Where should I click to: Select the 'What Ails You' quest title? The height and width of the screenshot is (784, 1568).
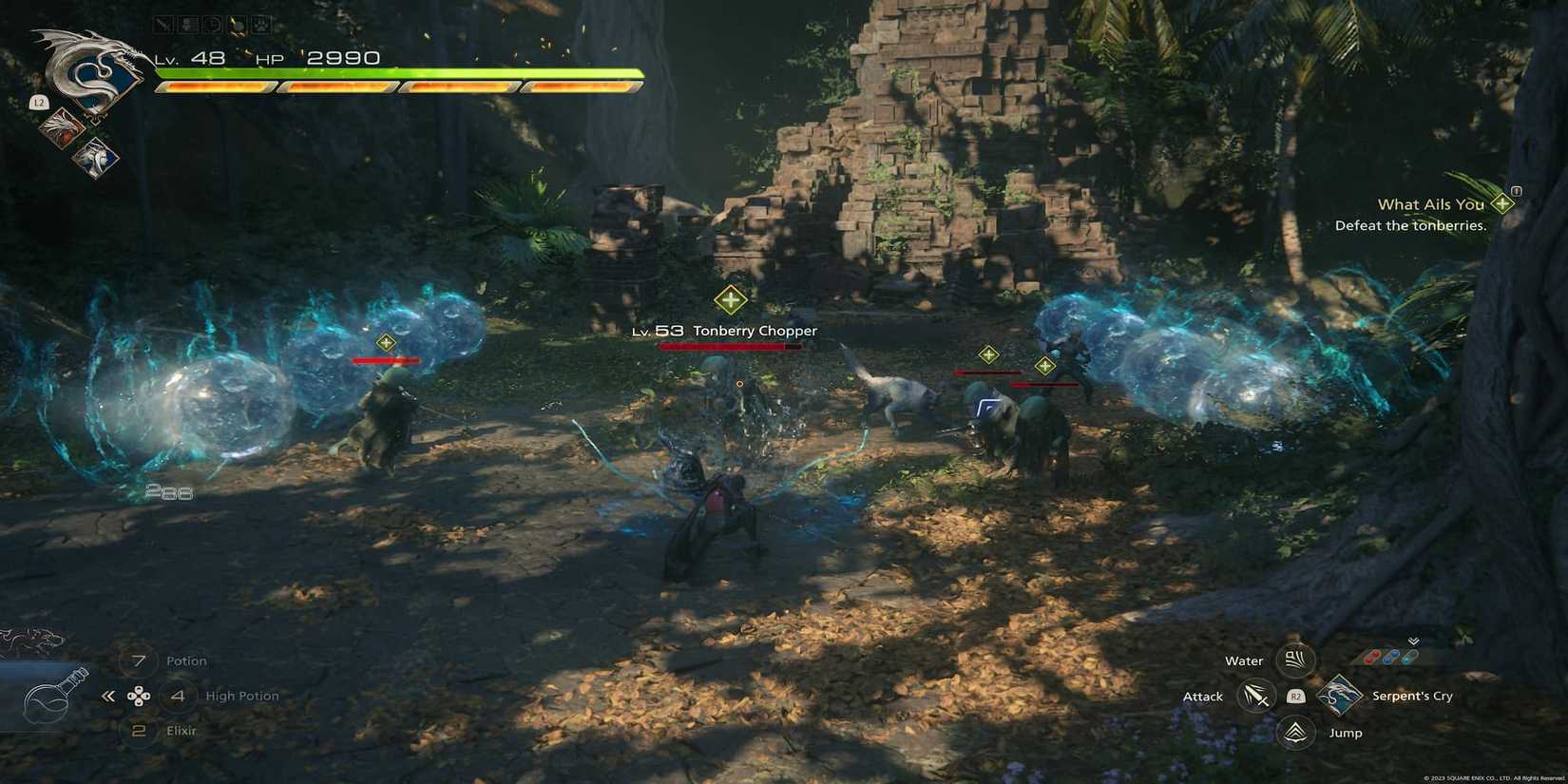tap(1433, 203)
